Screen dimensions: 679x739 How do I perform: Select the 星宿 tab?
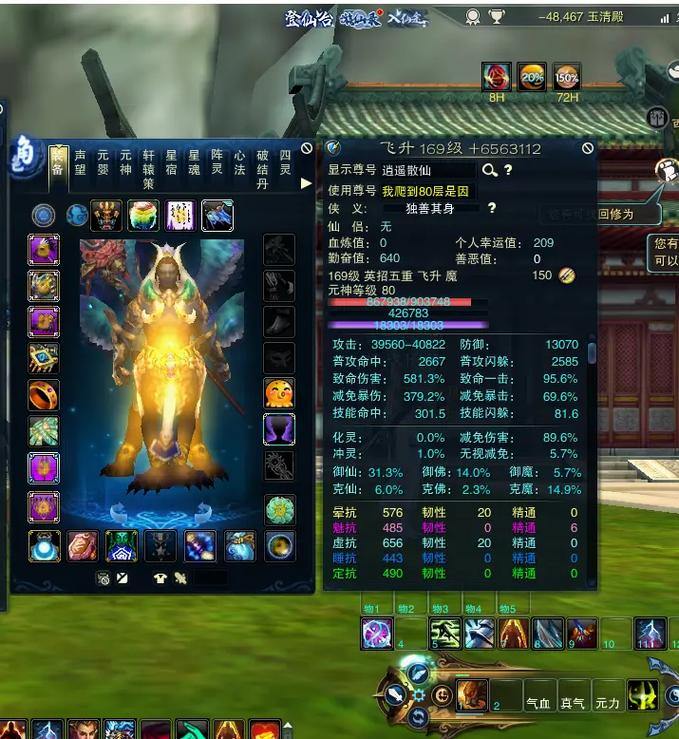(171, 162)
